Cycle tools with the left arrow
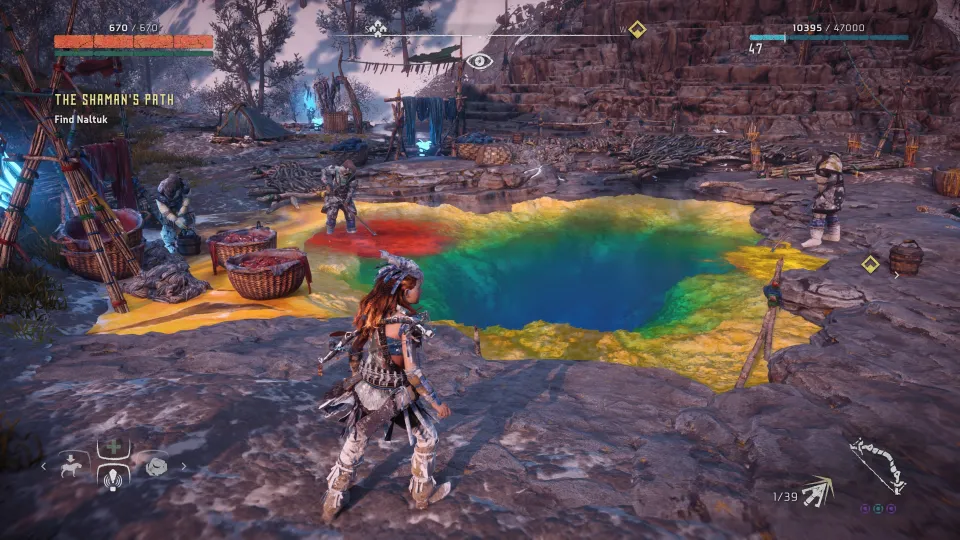Viewport: 960px width, 540px height. (x=43, y=466)
